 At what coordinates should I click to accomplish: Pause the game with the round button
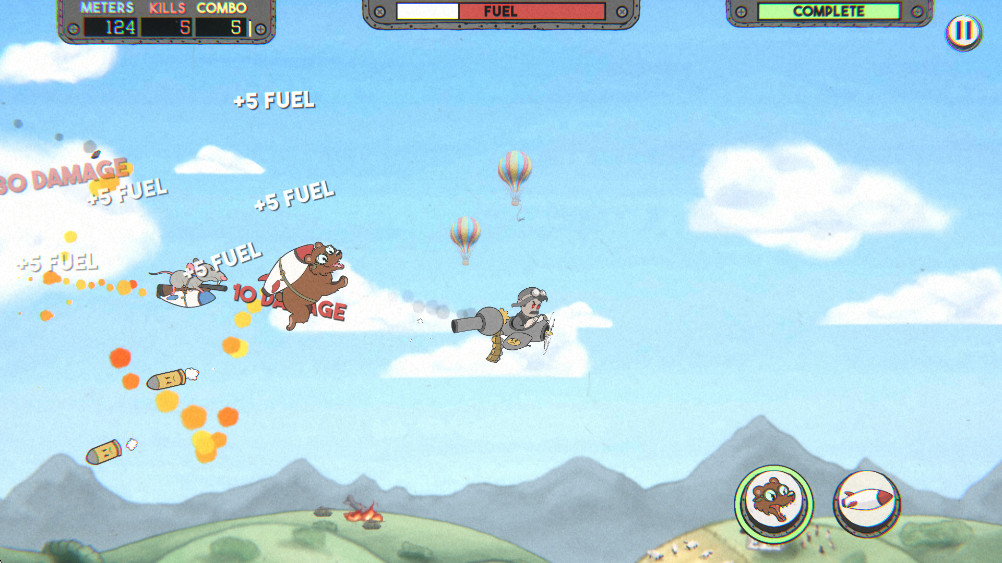(x=963, y=32)
